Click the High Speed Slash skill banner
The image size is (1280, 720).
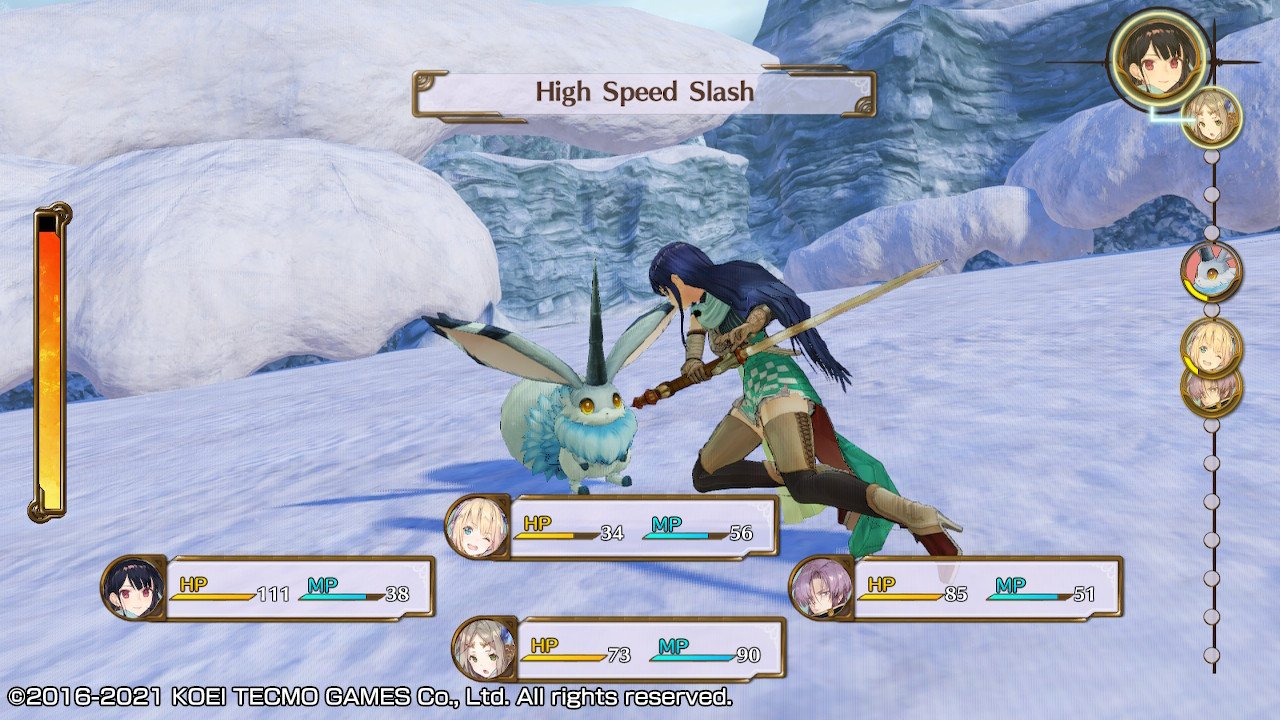[x=644, y=93]
